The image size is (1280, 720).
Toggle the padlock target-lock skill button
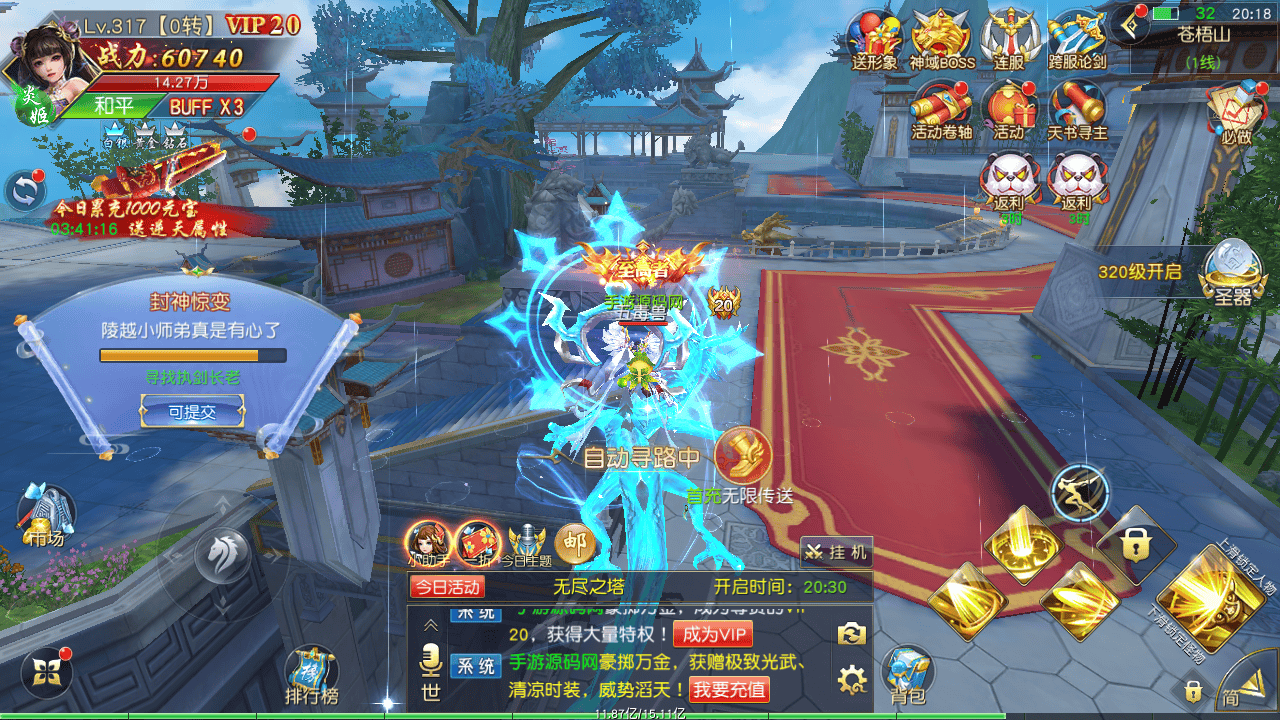[x=1133, y=545]
